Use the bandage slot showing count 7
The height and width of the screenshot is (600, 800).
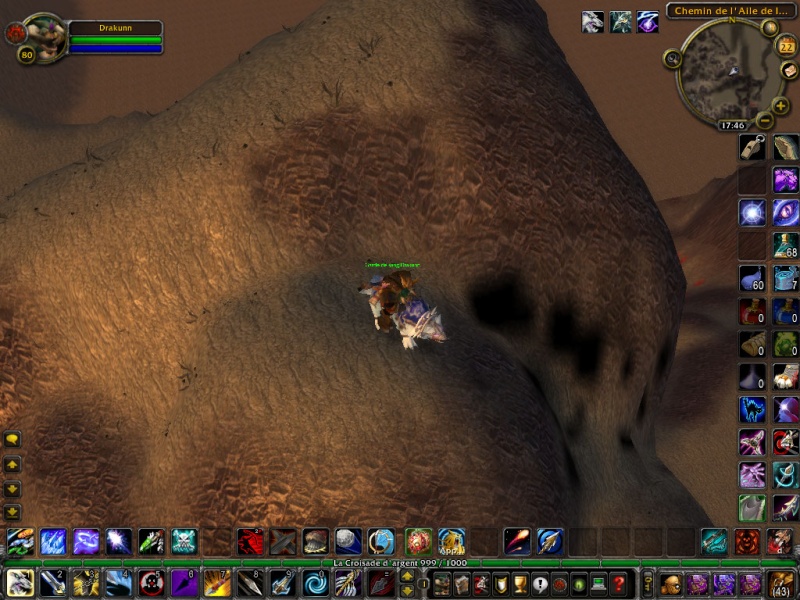pyautogui.click(x=786, y=278)
